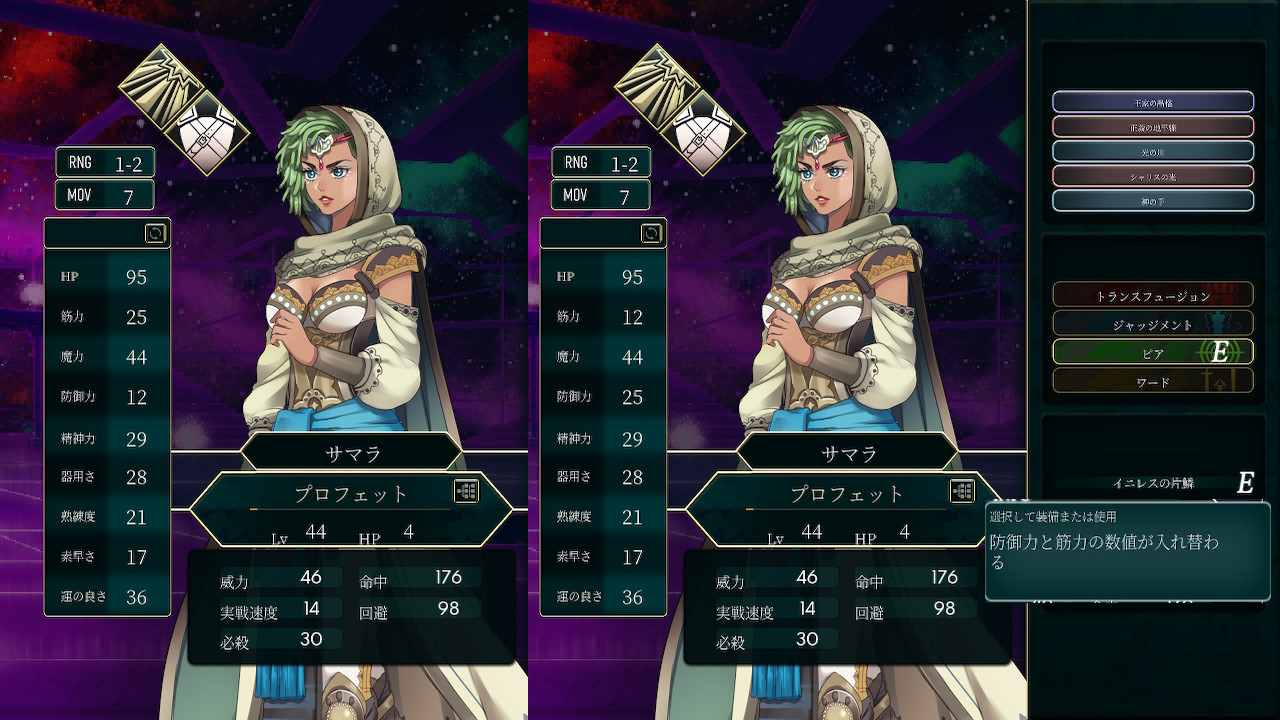Toggle stat view icon above 筋力 12 panel
This screenshot has height=720, width=1280.
tap(652, 234)
